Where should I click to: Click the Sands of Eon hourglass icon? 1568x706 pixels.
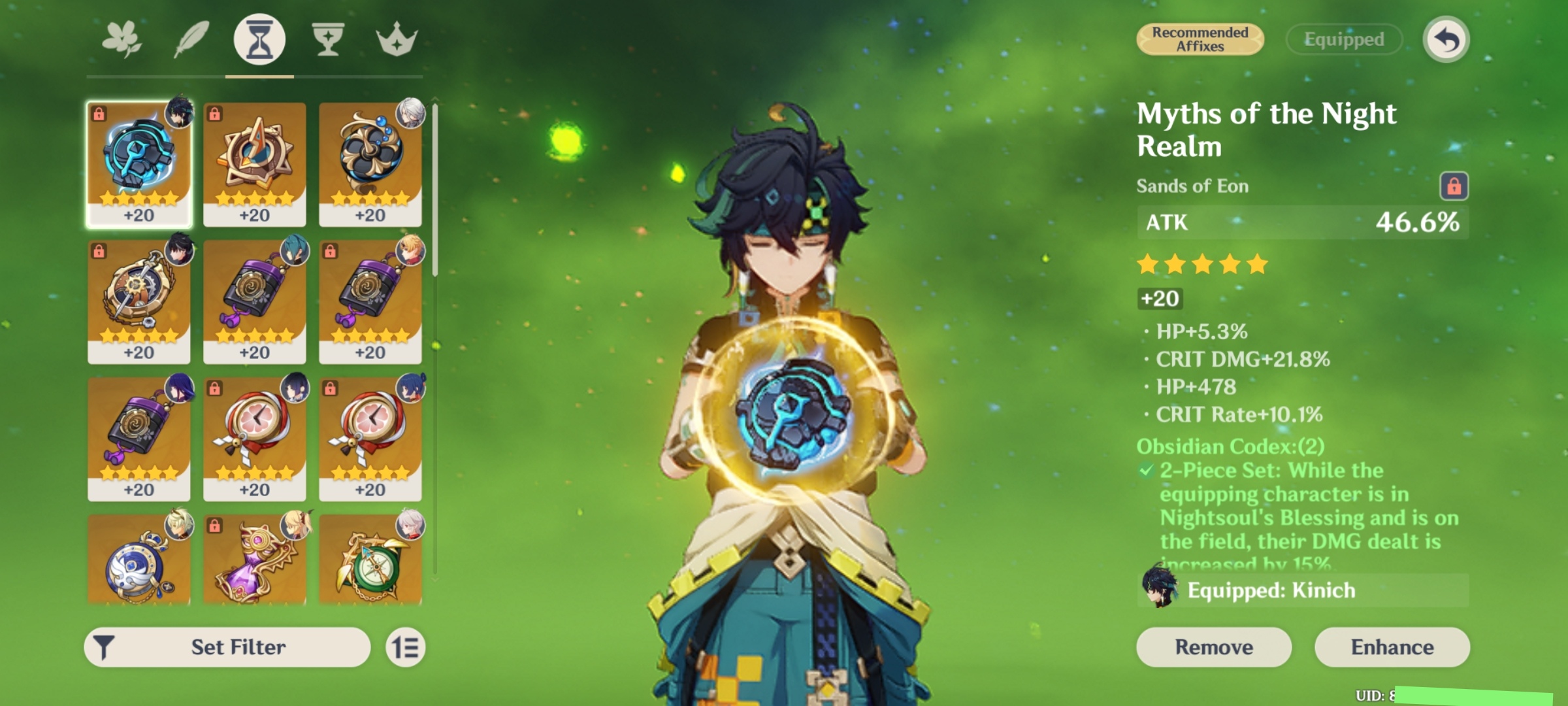click(x=259, y=39)
